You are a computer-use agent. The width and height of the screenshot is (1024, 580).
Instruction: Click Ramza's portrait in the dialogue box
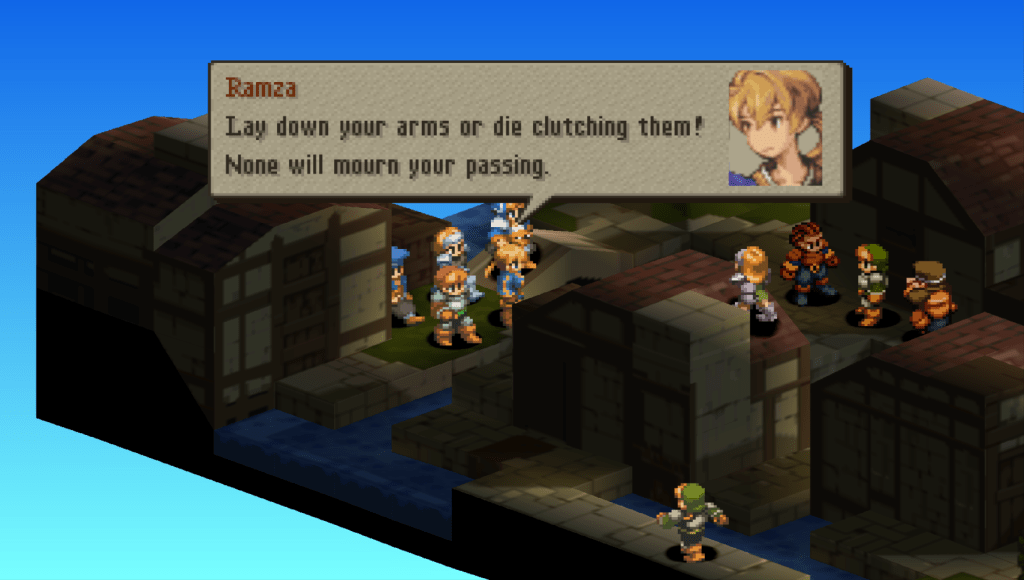click(775, 127)
